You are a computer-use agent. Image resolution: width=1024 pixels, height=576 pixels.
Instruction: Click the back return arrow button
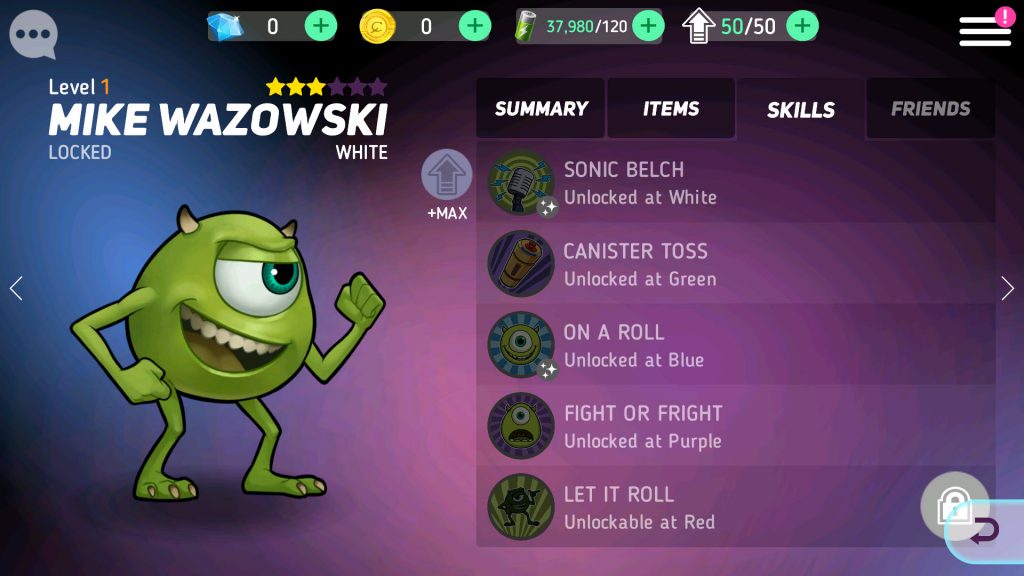pos(985,531)
